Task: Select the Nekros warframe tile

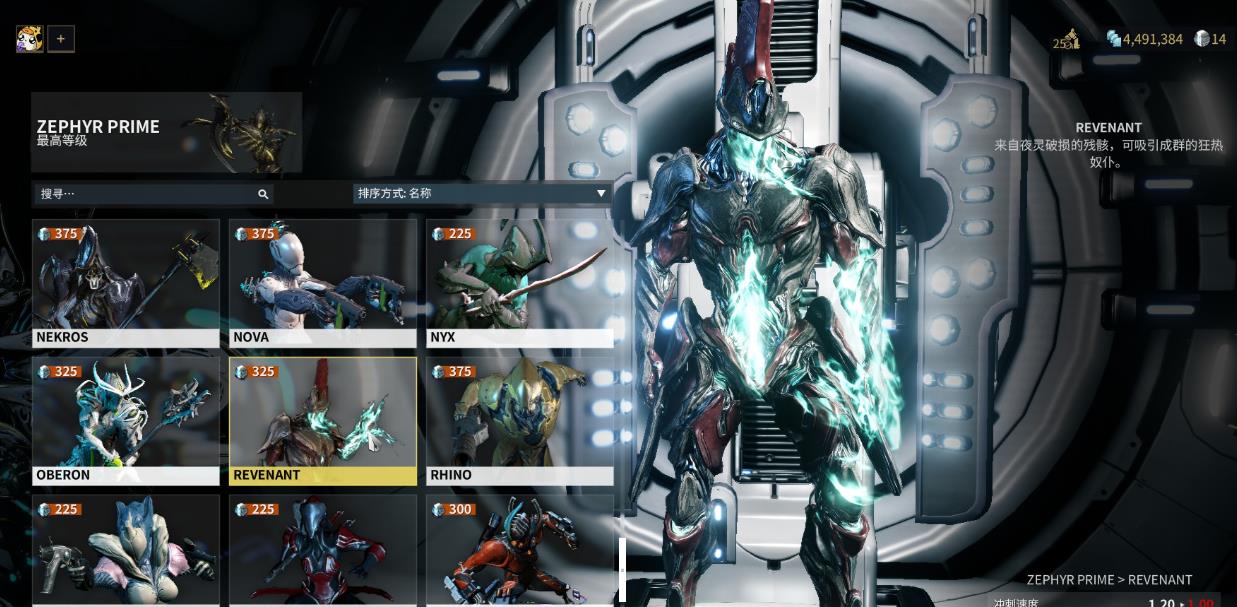Action: 126,283
